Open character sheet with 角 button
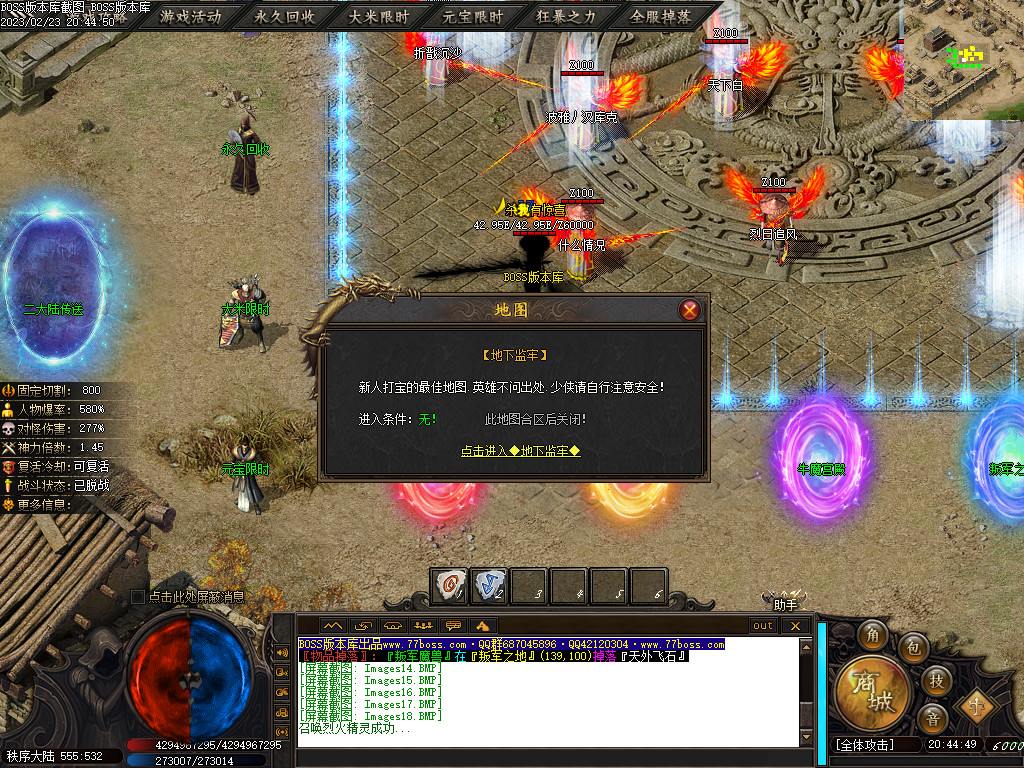This screenshot has width=1024, height=768. (x=876, y=635)
